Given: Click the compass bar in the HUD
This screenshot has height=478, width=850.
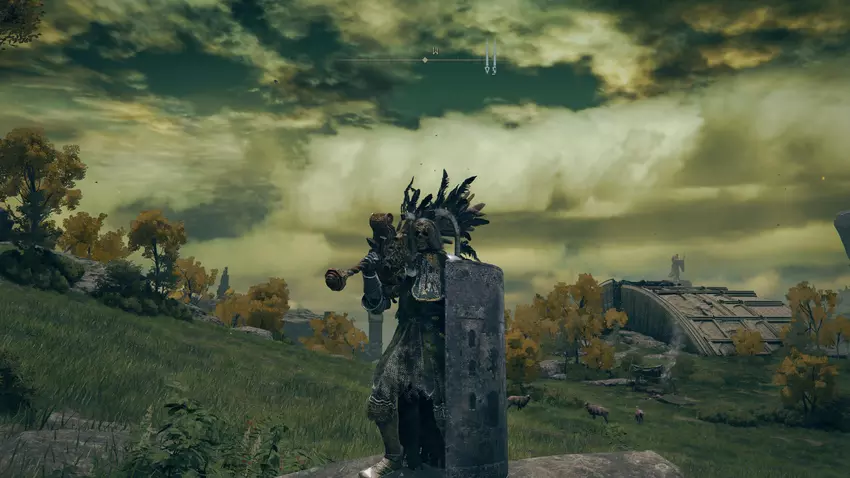Looking at the screenshot, I should click(x=424, y=60).
